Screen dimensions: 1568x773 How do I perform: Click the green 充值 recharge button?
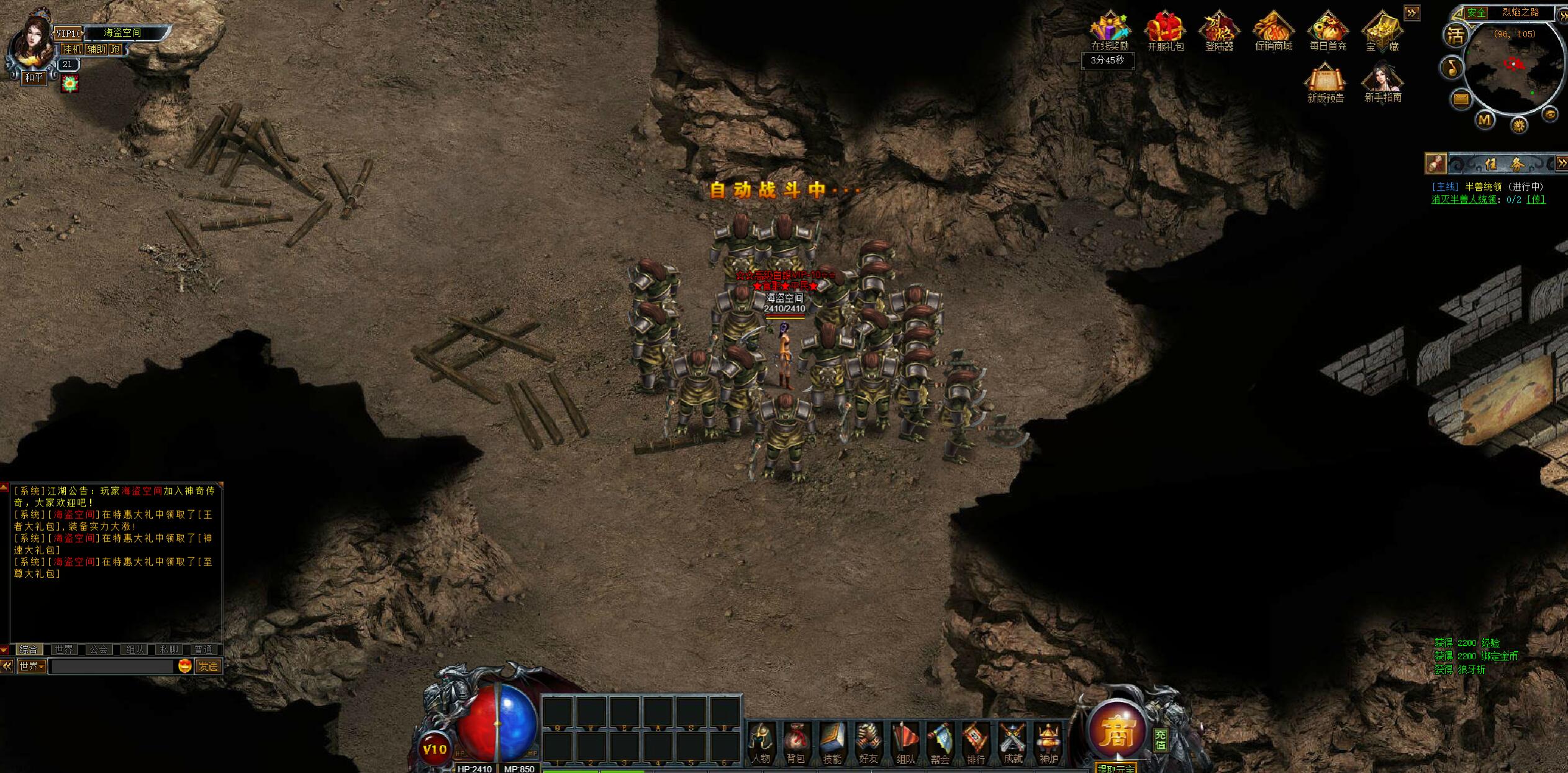point(1161,739)
